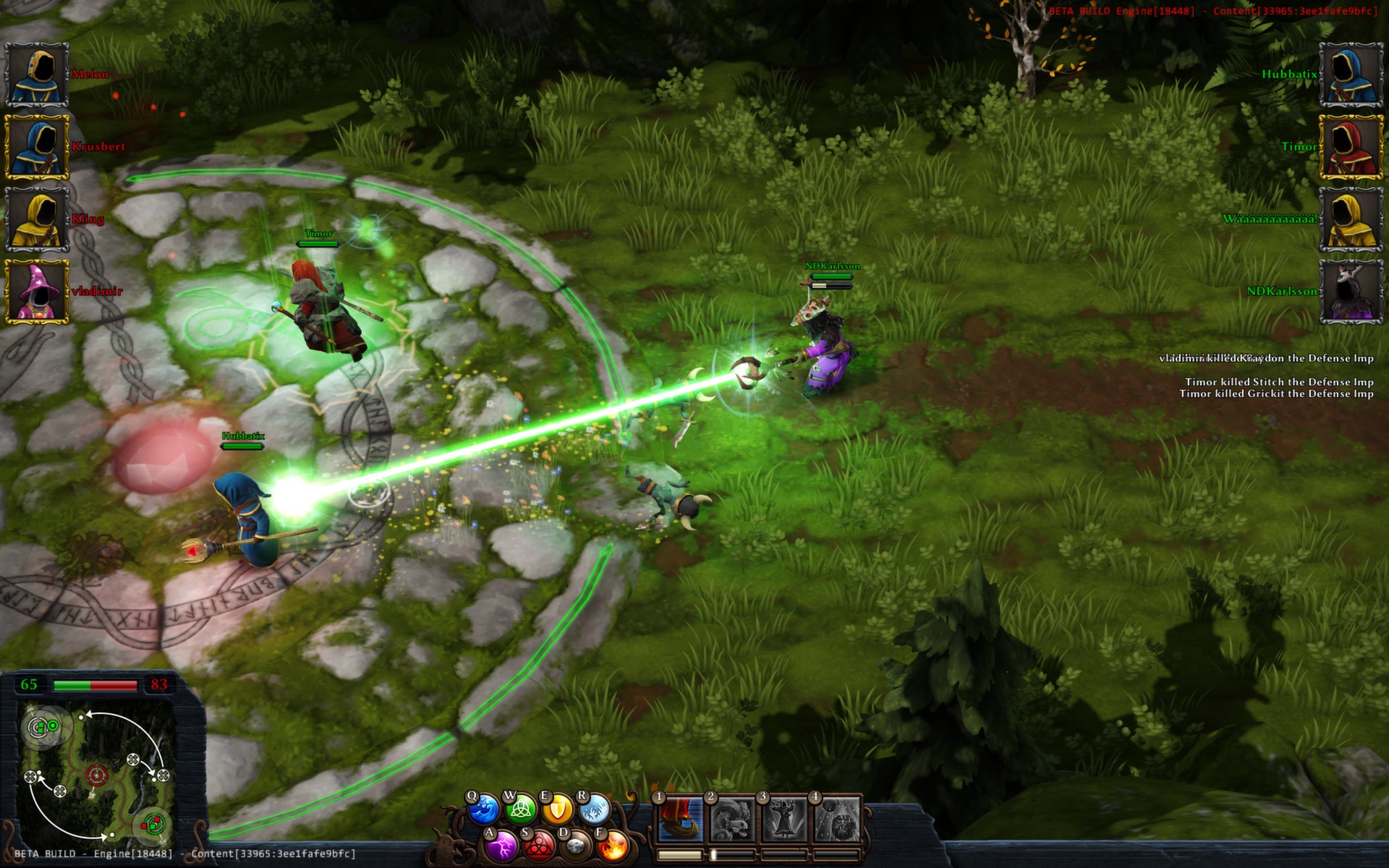Choose the yellow Shield element orb

[x=556, y=809]
